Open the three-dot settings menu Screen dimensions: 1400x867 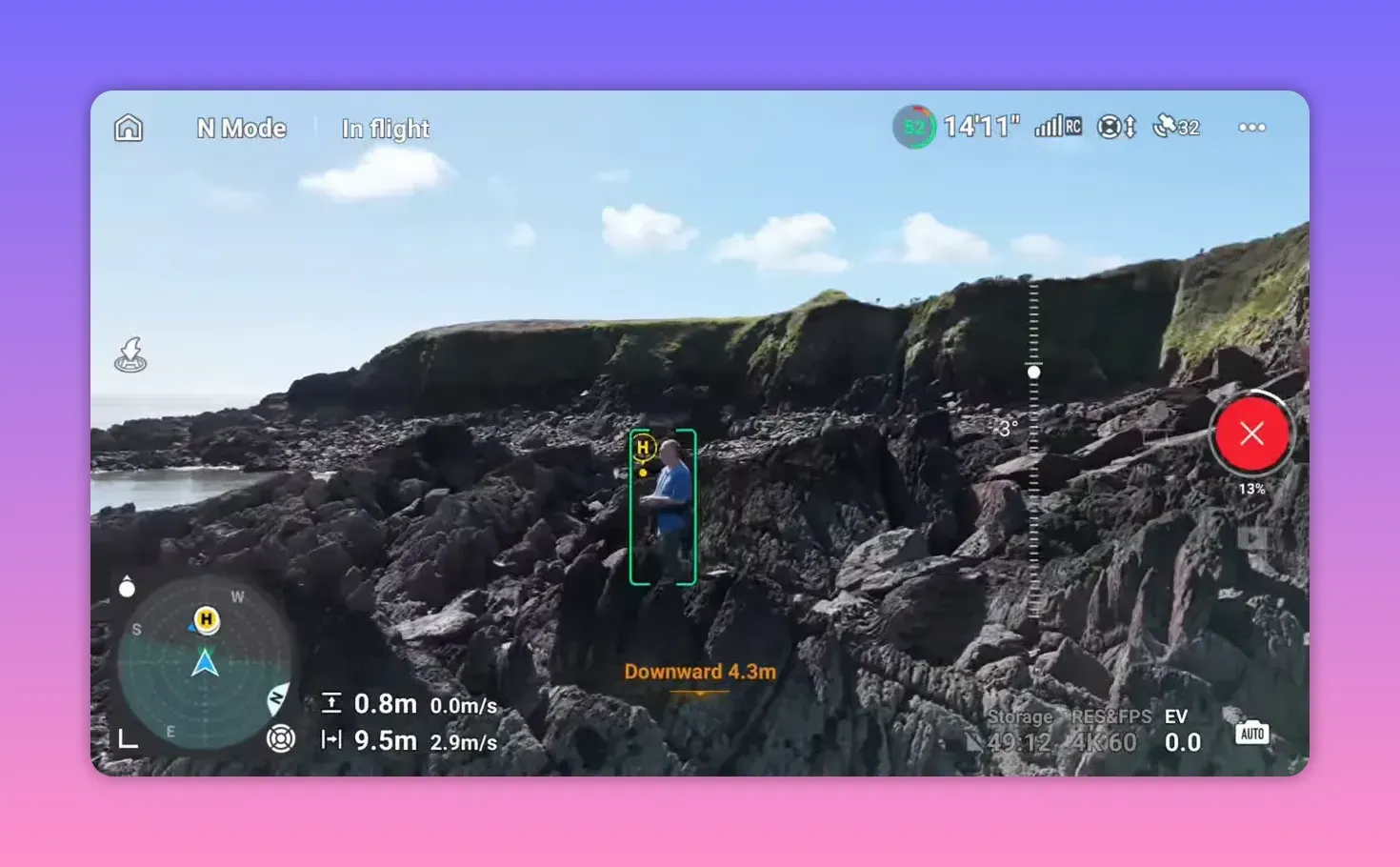[x=1251, y=127]
